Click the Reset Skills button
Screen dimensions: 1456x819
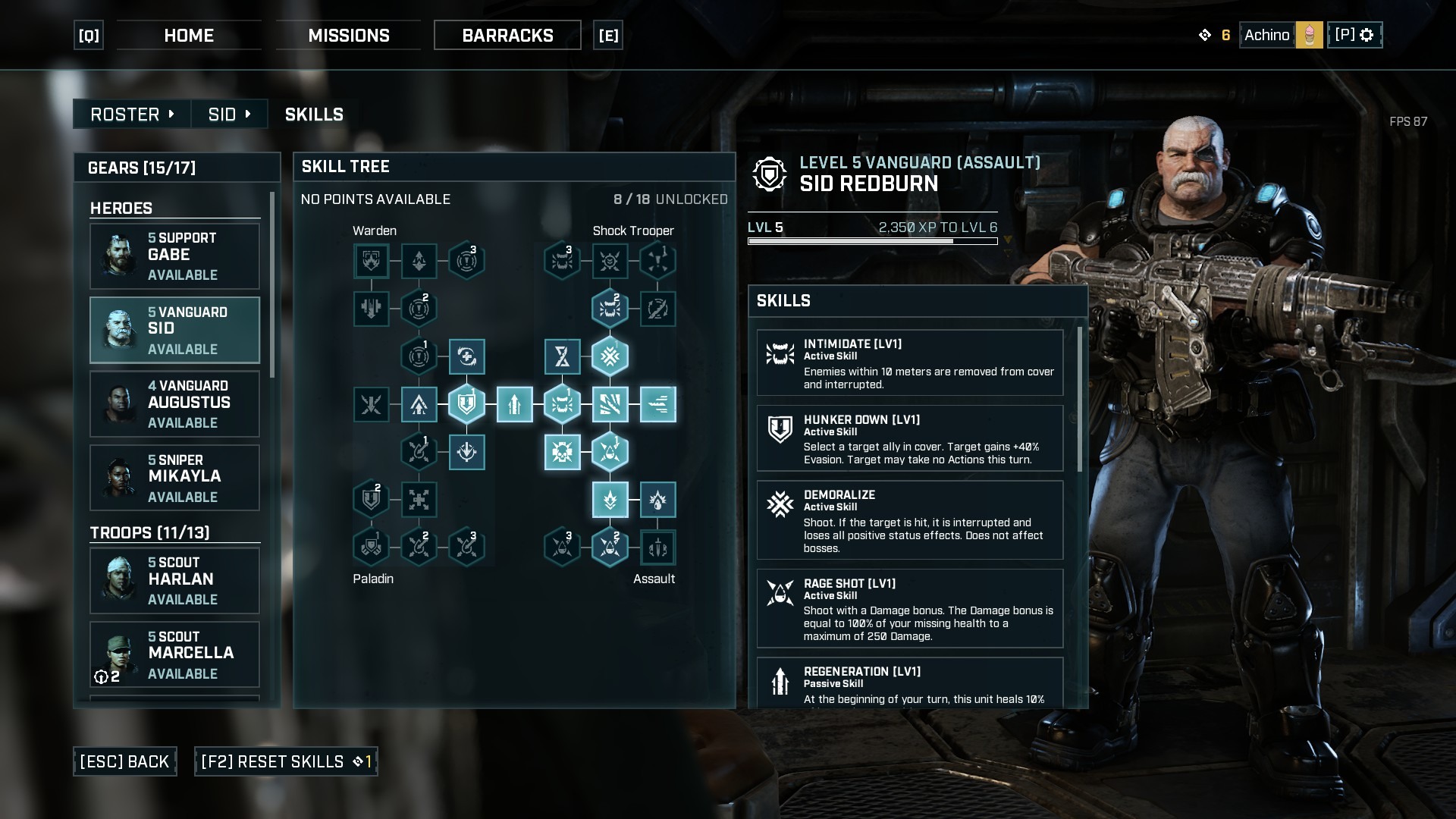click(x=286, y=761)
